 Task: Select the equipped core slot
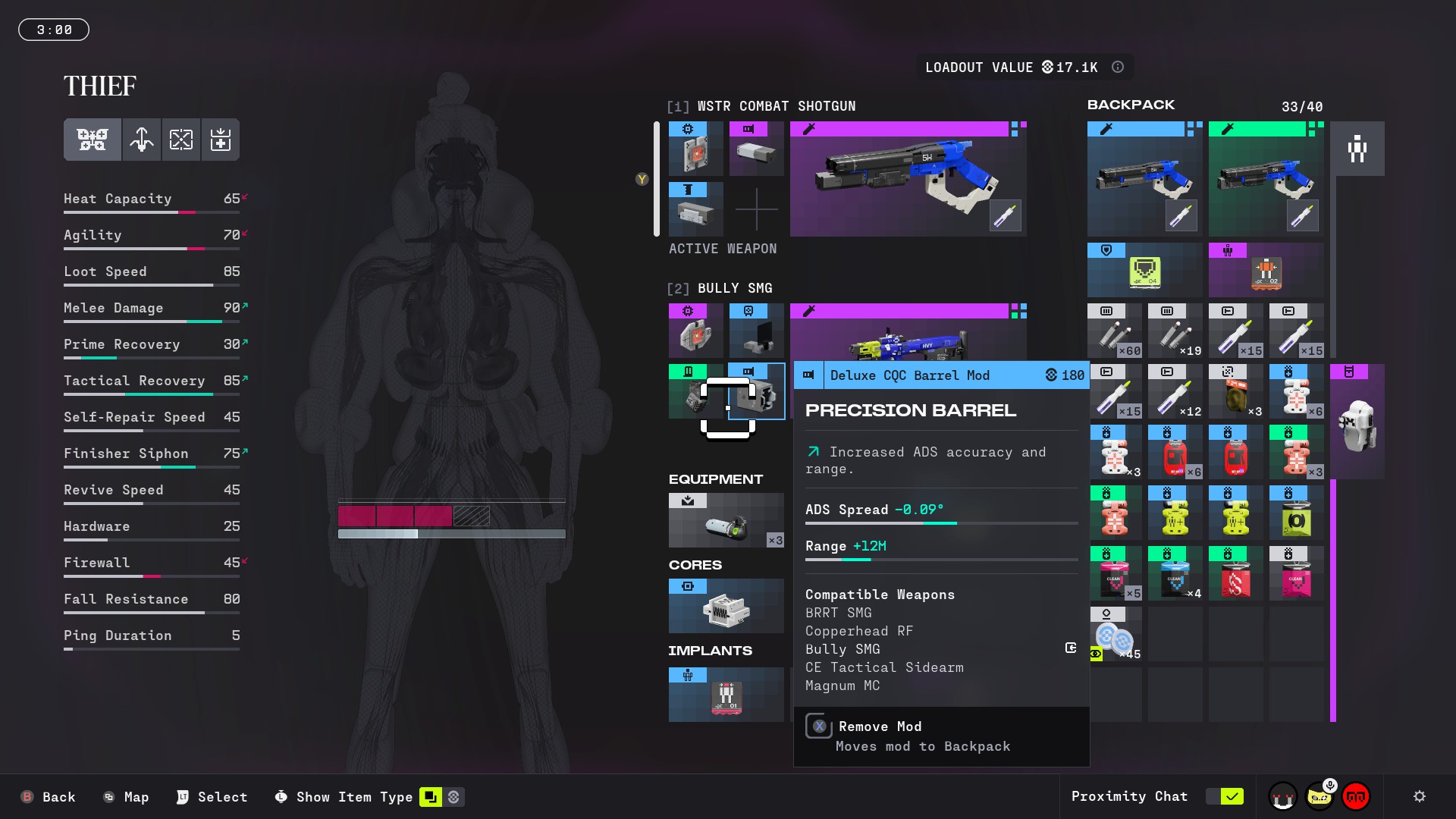(x=726, y=607)
